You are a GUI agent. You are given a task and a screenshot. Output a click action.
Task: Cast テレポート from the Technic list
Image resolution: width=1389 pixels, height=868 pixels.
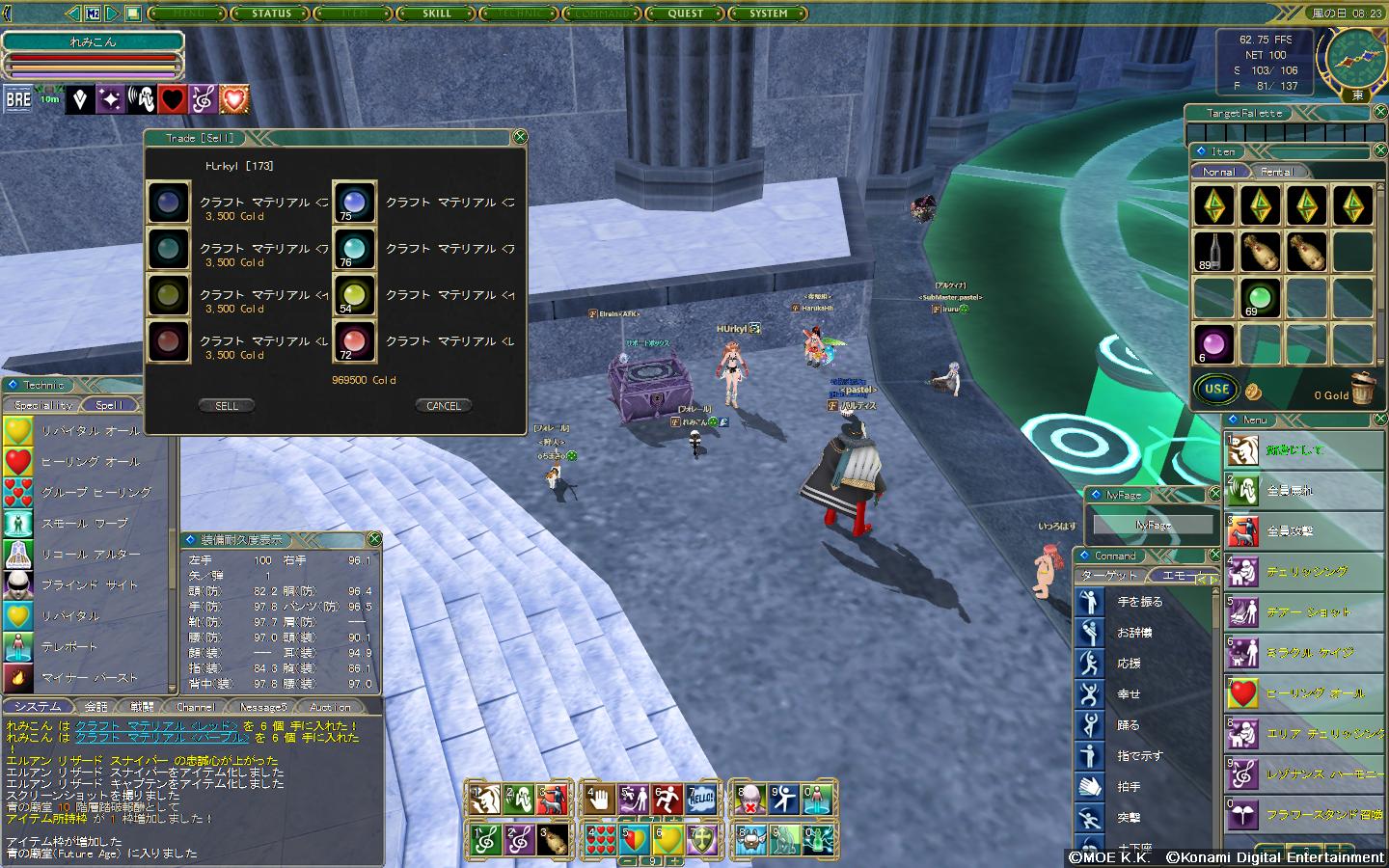[x=69, y=646]
